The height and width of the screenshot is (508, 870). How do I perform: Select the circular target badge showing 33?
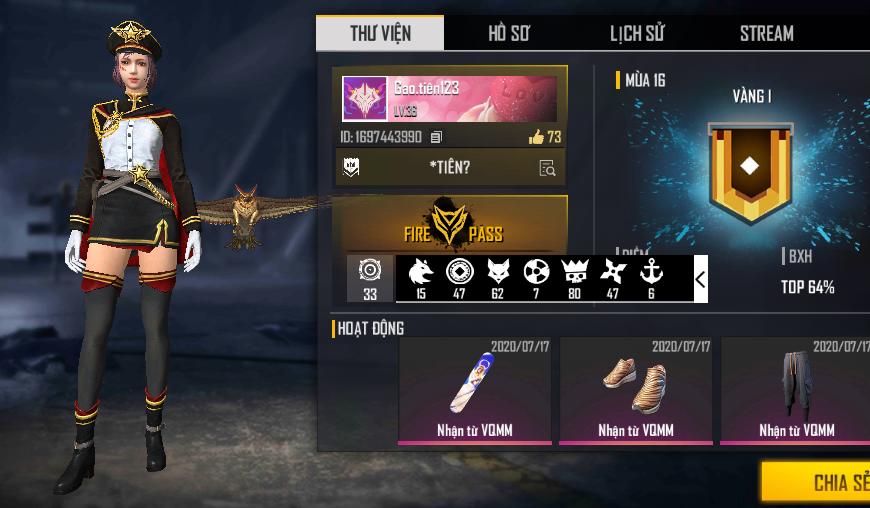(370, 278)
